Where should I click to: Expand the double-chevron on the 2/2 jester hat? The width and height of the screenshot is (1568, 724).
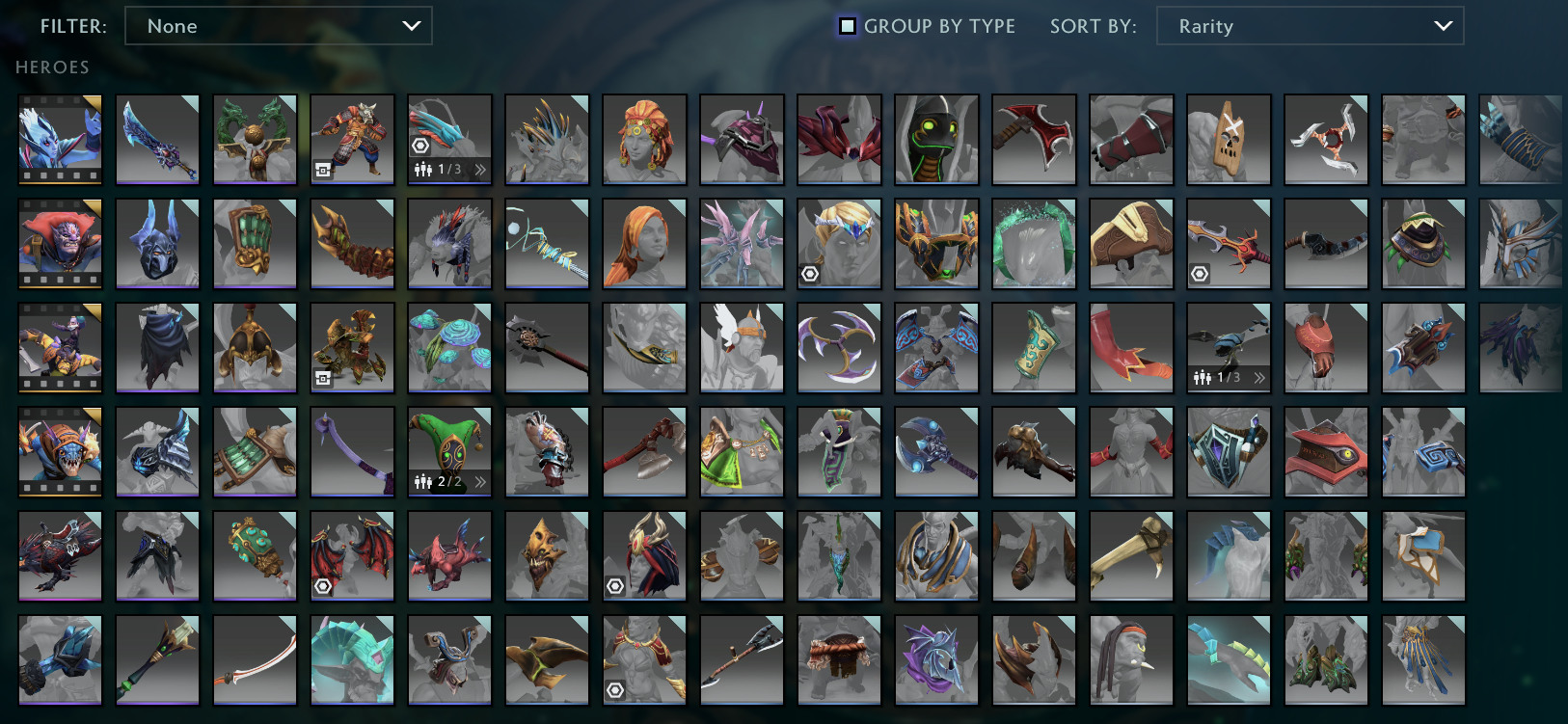(x=479, y=482)
